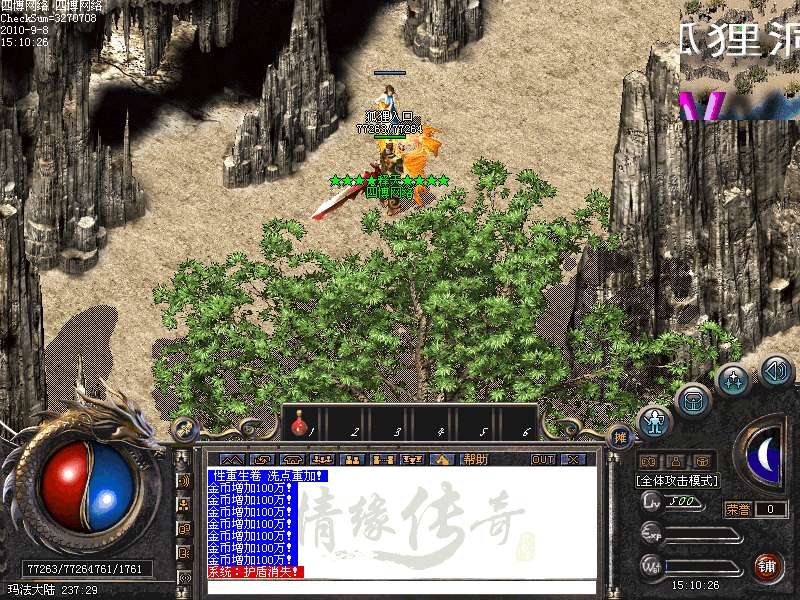Open the red 铺 shop button
800x600 pixels.
point(768,566)
